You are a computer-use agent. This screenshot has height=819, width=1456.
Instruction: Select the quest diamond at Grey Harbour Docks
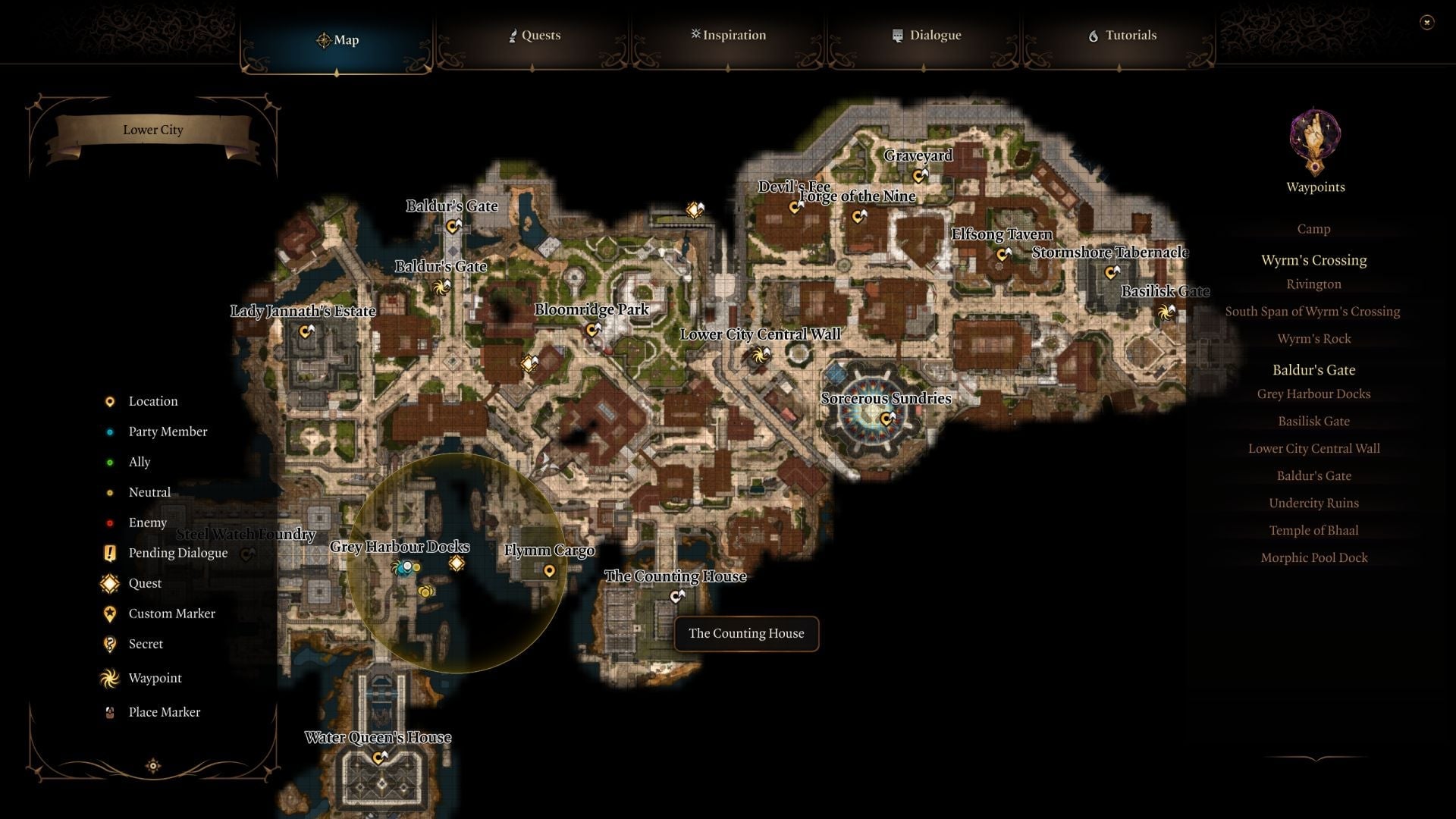pos(456,562)
